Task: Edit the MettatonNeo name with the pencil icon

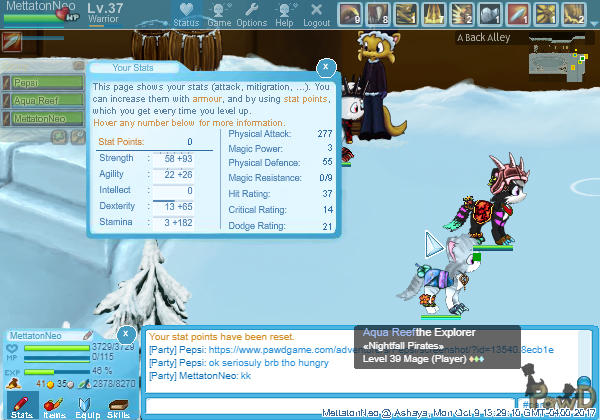Action: pos(87,335)
